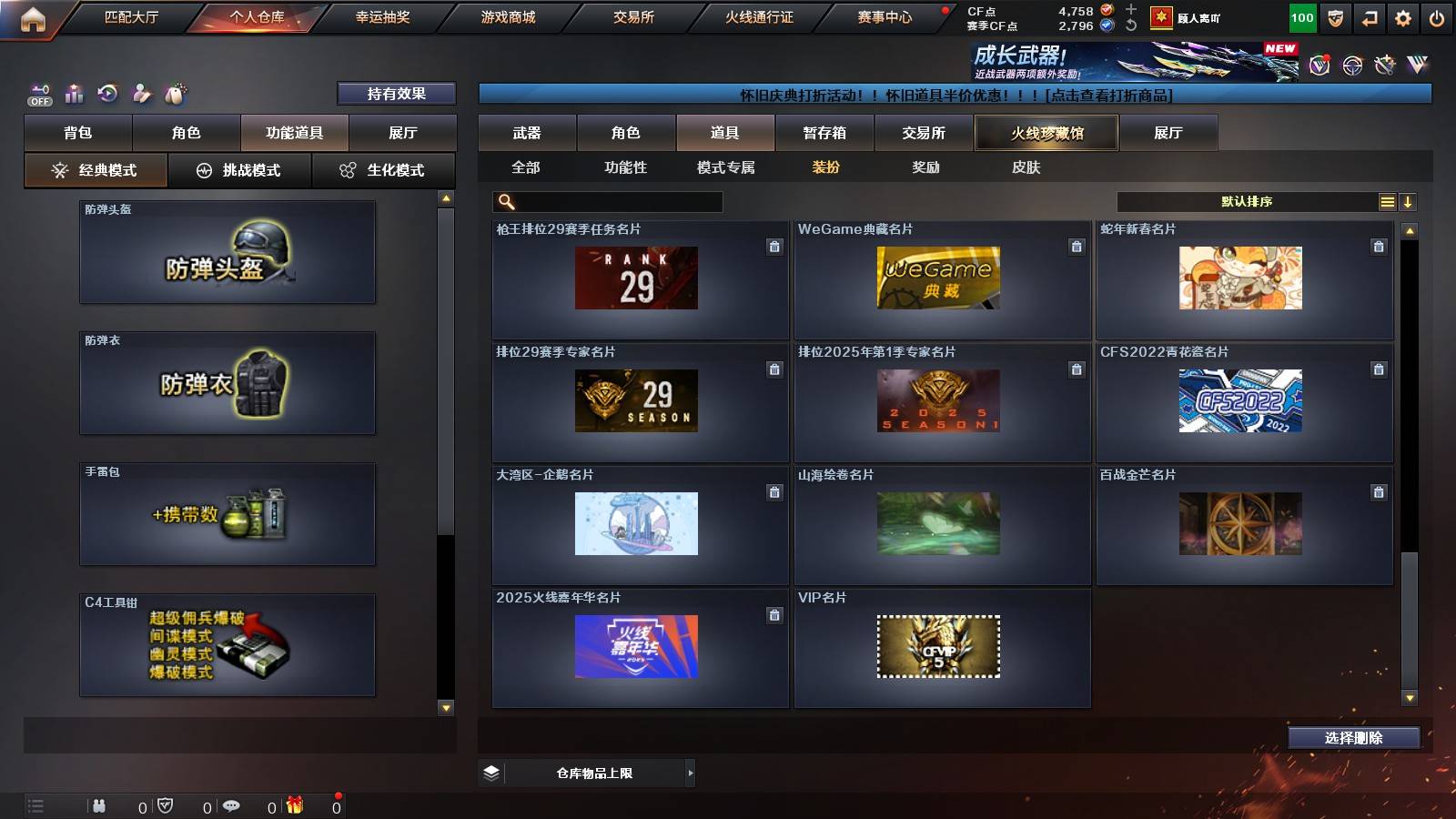Toggle the descending sort arrow next to 默认排序

coord(1409,201)
